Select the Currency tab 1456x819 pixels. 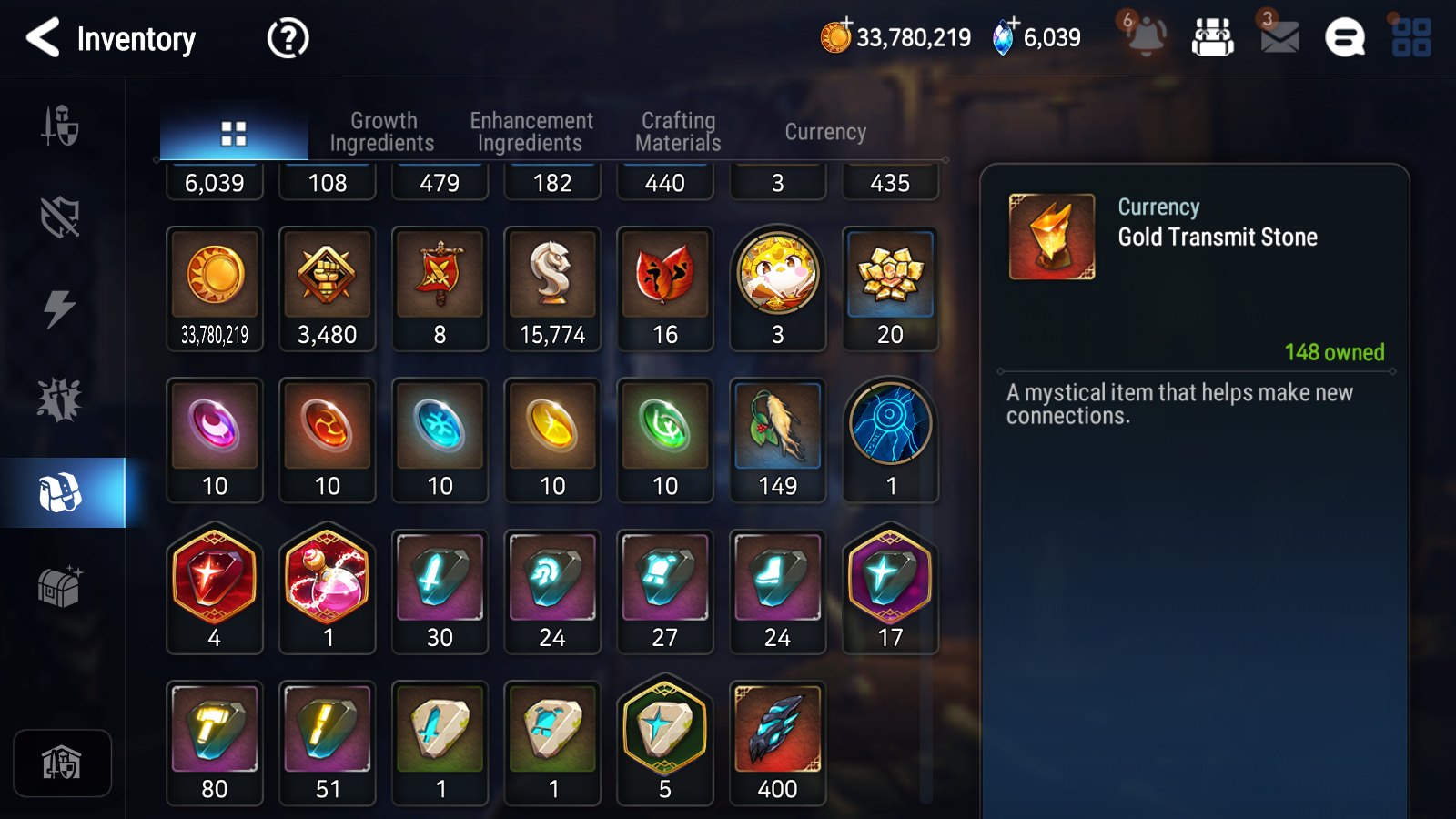(825, 132)
